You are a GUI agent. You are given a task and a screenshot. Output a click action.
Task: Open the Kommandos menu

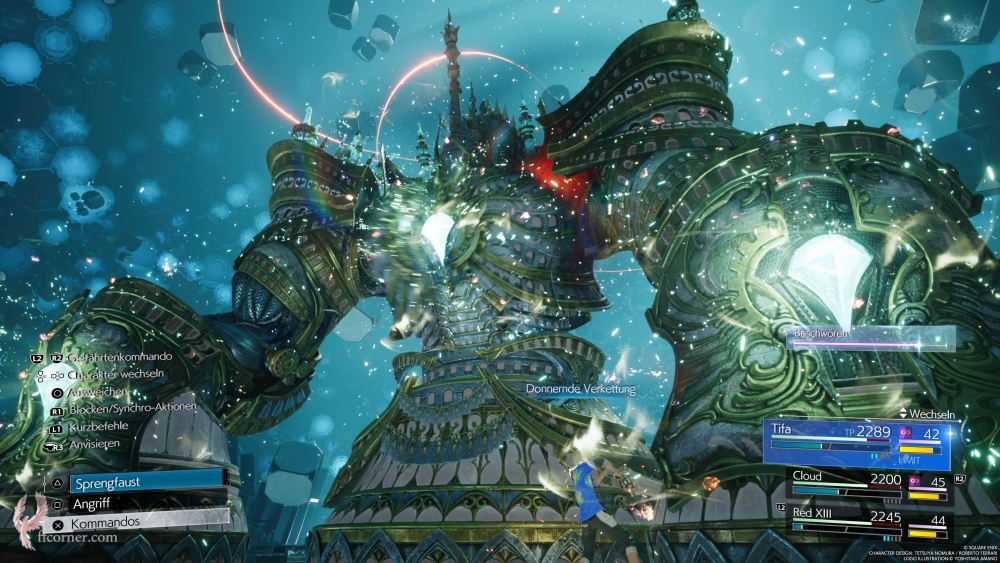point(135,523)
